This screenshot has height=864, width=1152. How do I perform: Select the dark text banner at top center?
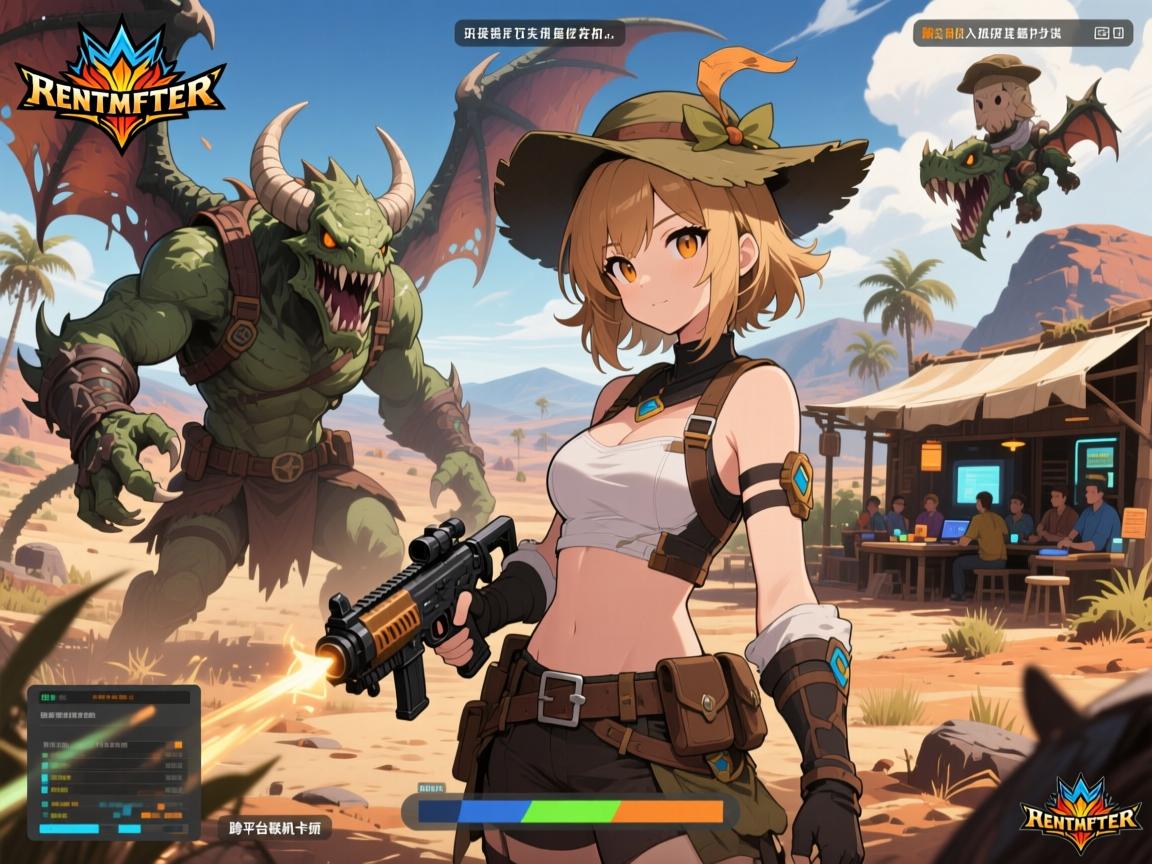click(539, 33)
